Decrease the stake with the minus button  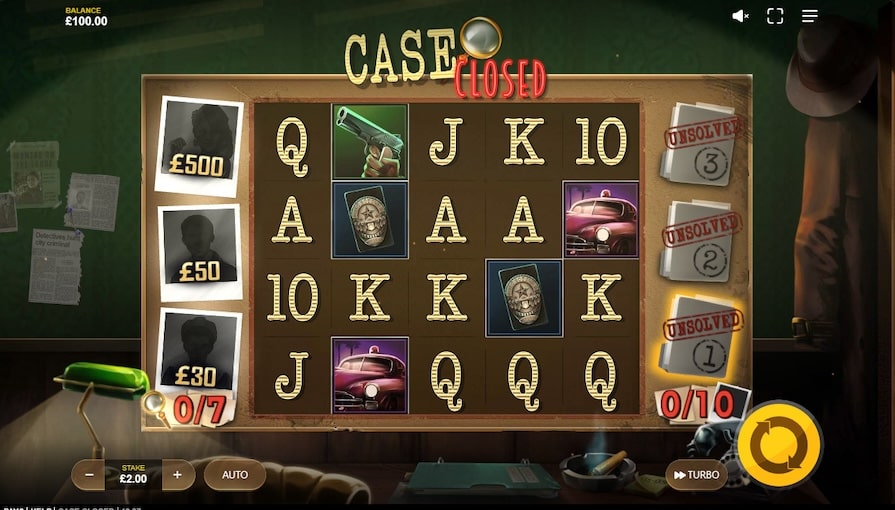point(88,475)
